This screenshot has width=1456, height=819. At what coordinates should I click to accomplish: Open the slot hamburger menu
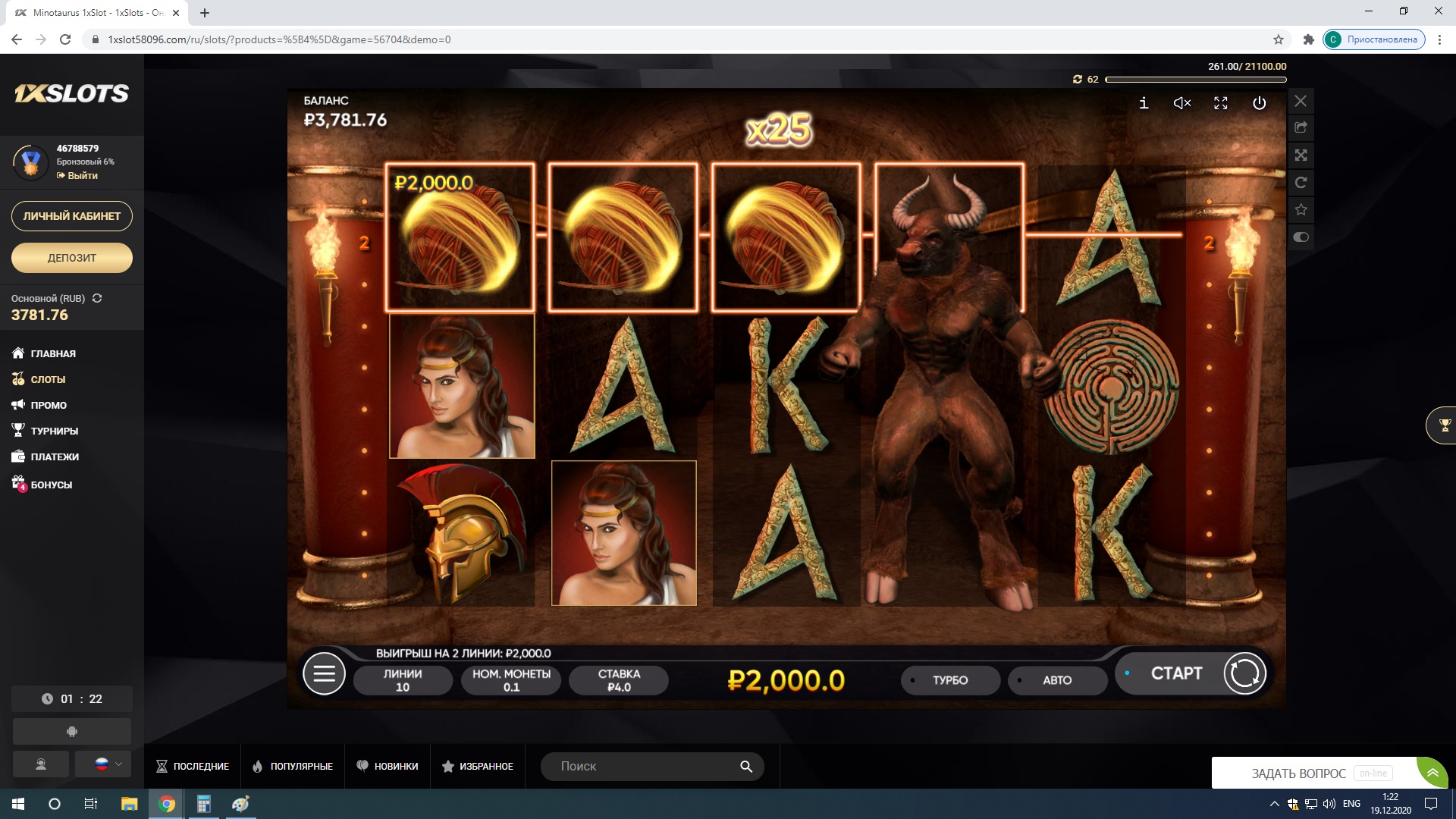pos(324,673)
